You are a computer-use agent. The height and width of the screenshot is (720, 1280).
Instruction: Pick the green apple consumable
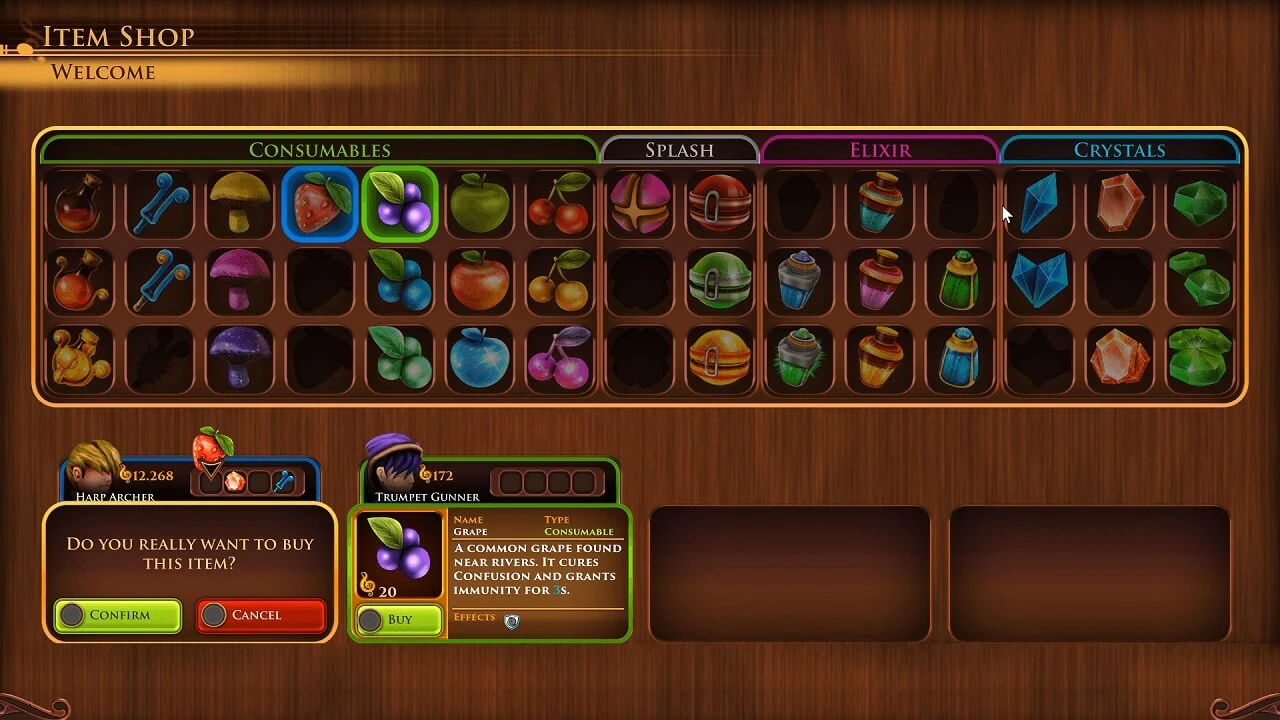pos(480,205)
